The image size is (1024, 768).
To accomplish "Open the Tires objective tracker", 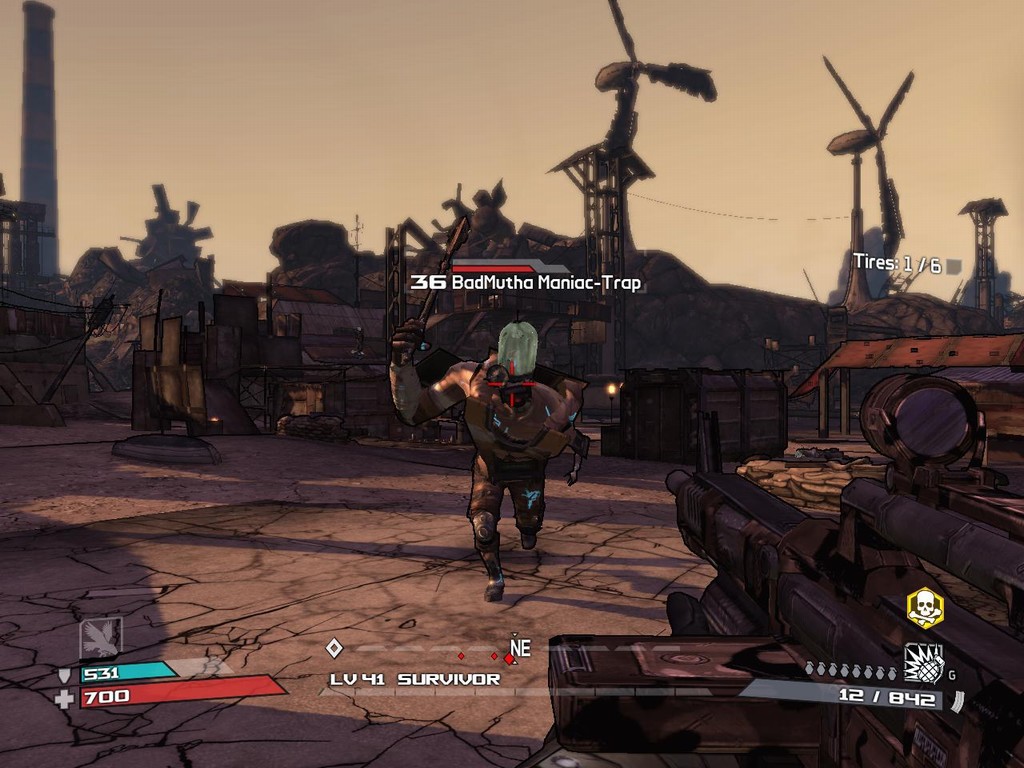I will pos(897,264).
